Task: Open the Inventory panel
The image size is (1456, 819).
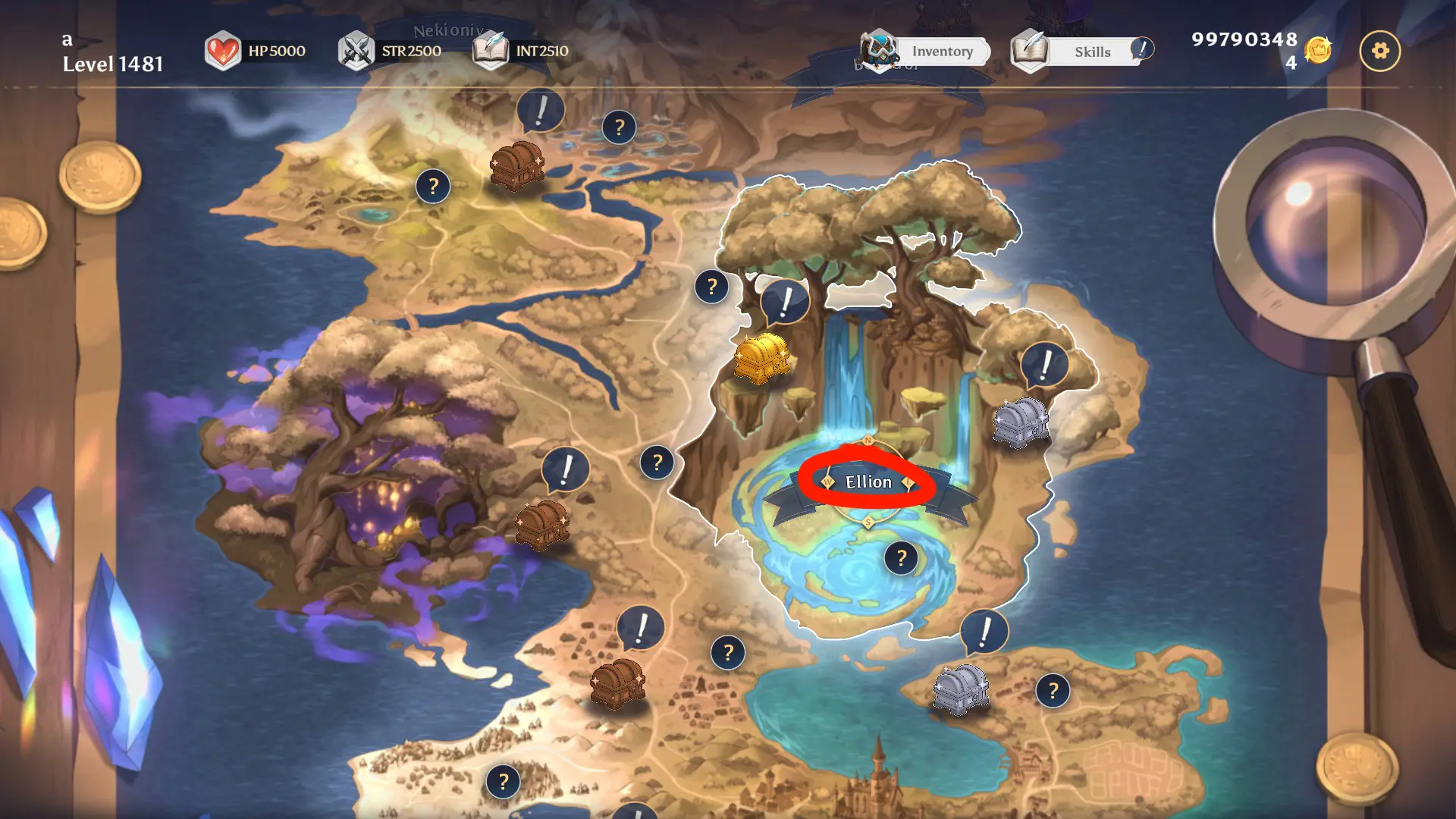Action: 927,52
